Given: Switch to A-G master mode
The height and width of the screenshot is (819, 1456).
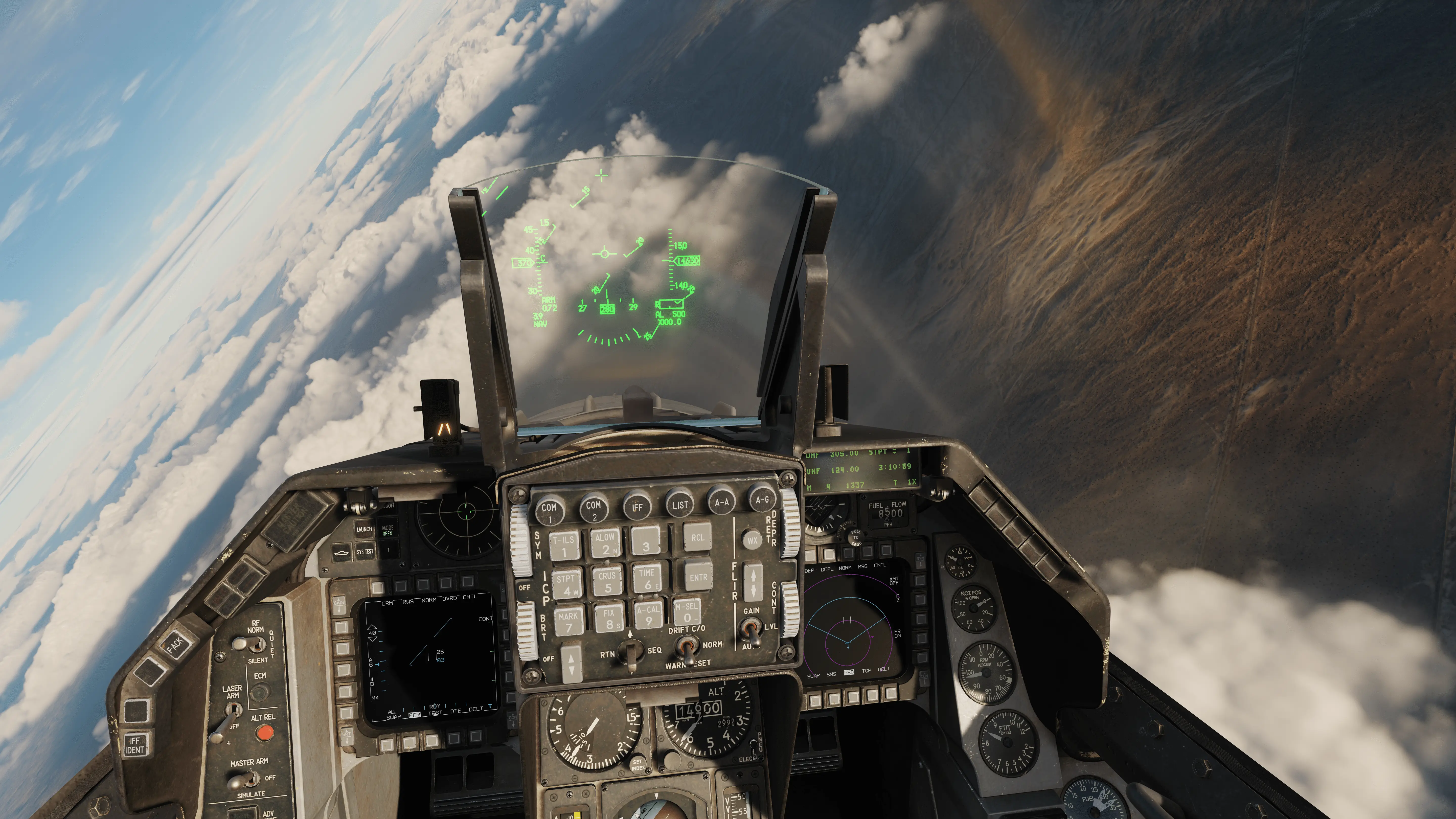Looking at the screenshot, I should [762, 500].
